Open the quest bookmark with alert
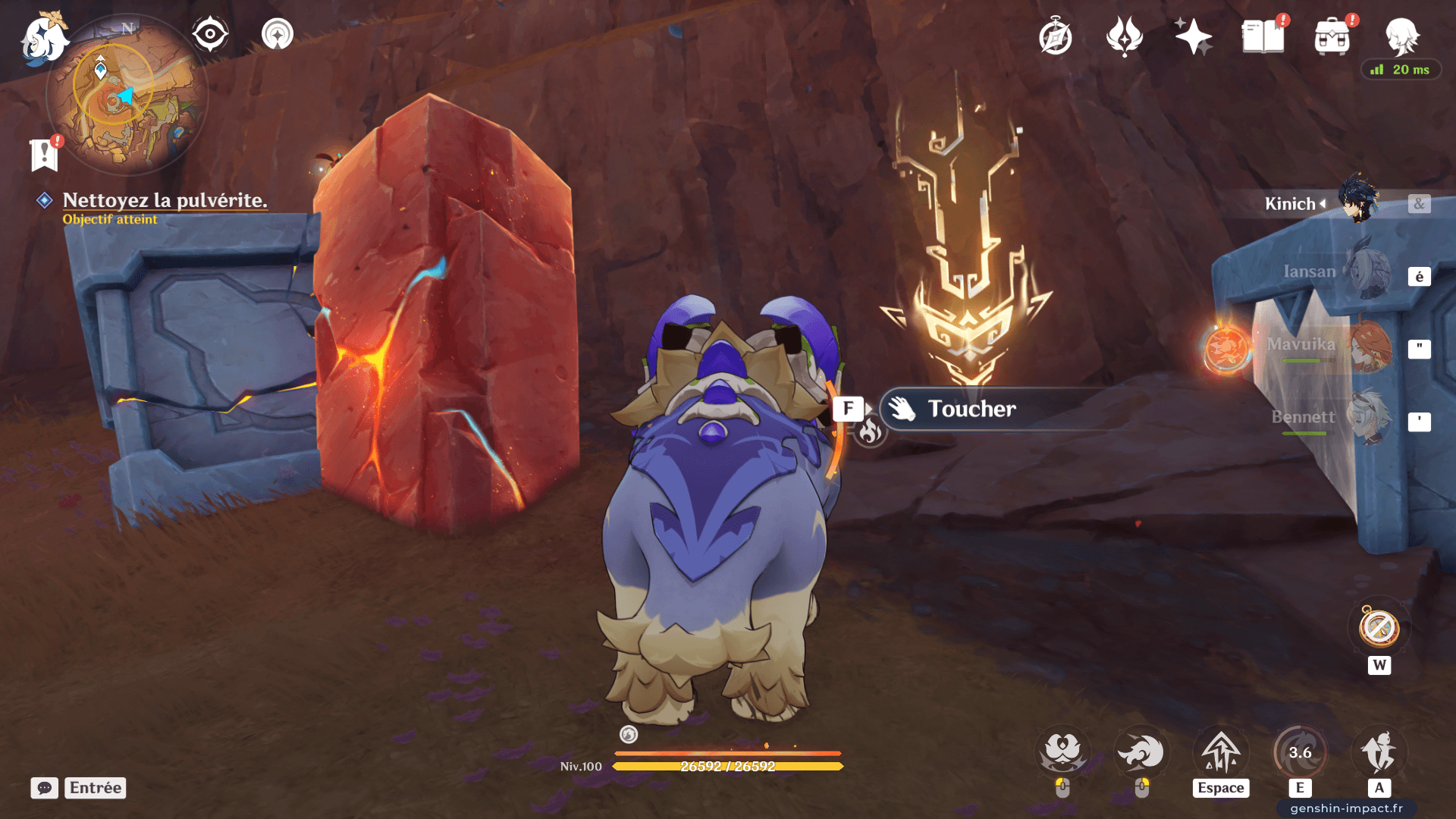 [45, 154]
